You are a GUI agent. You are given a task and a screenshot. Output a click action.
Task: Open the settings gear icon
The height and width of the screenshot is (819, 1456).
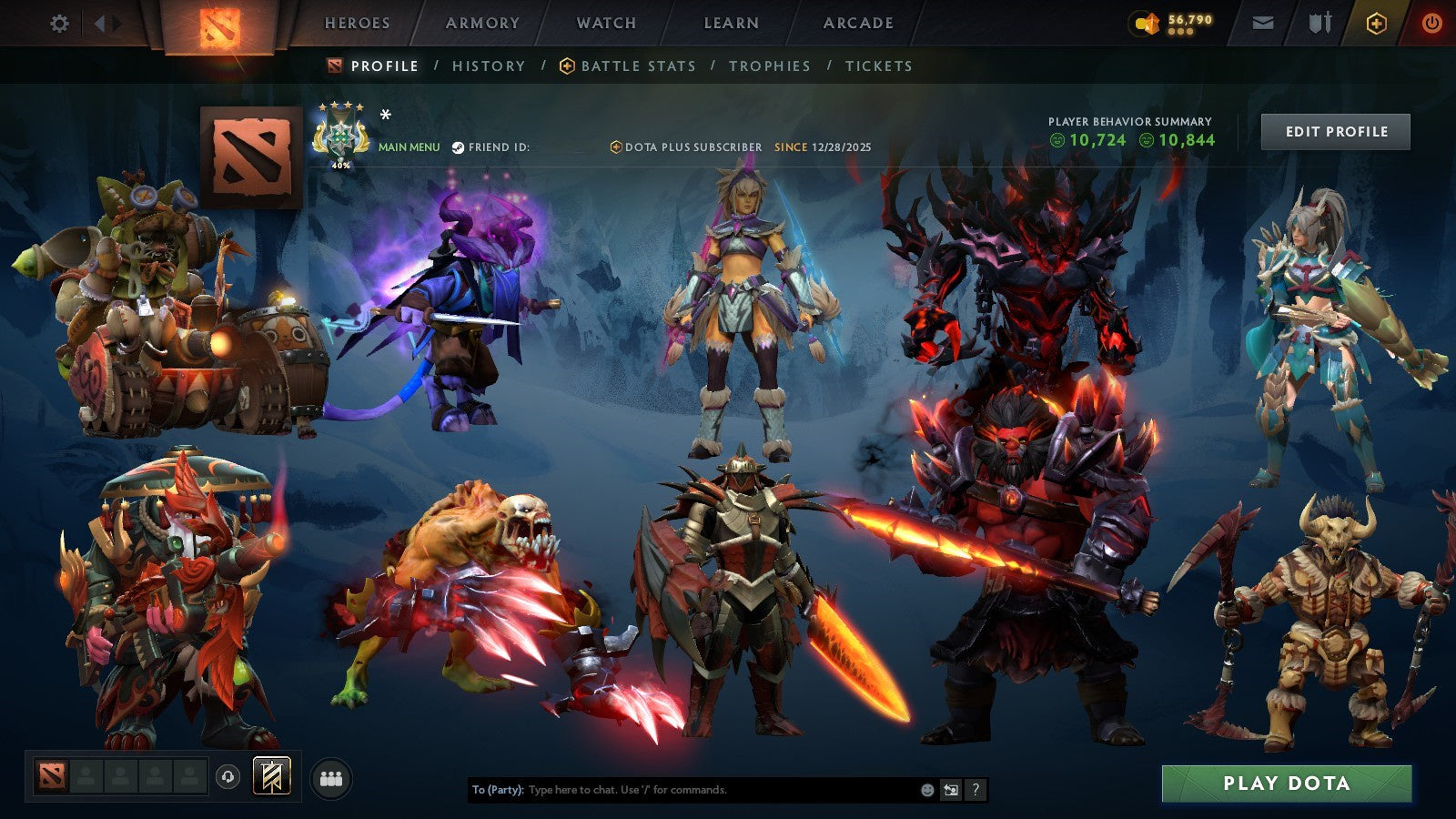pyautogui.click(x=59, y=23)
